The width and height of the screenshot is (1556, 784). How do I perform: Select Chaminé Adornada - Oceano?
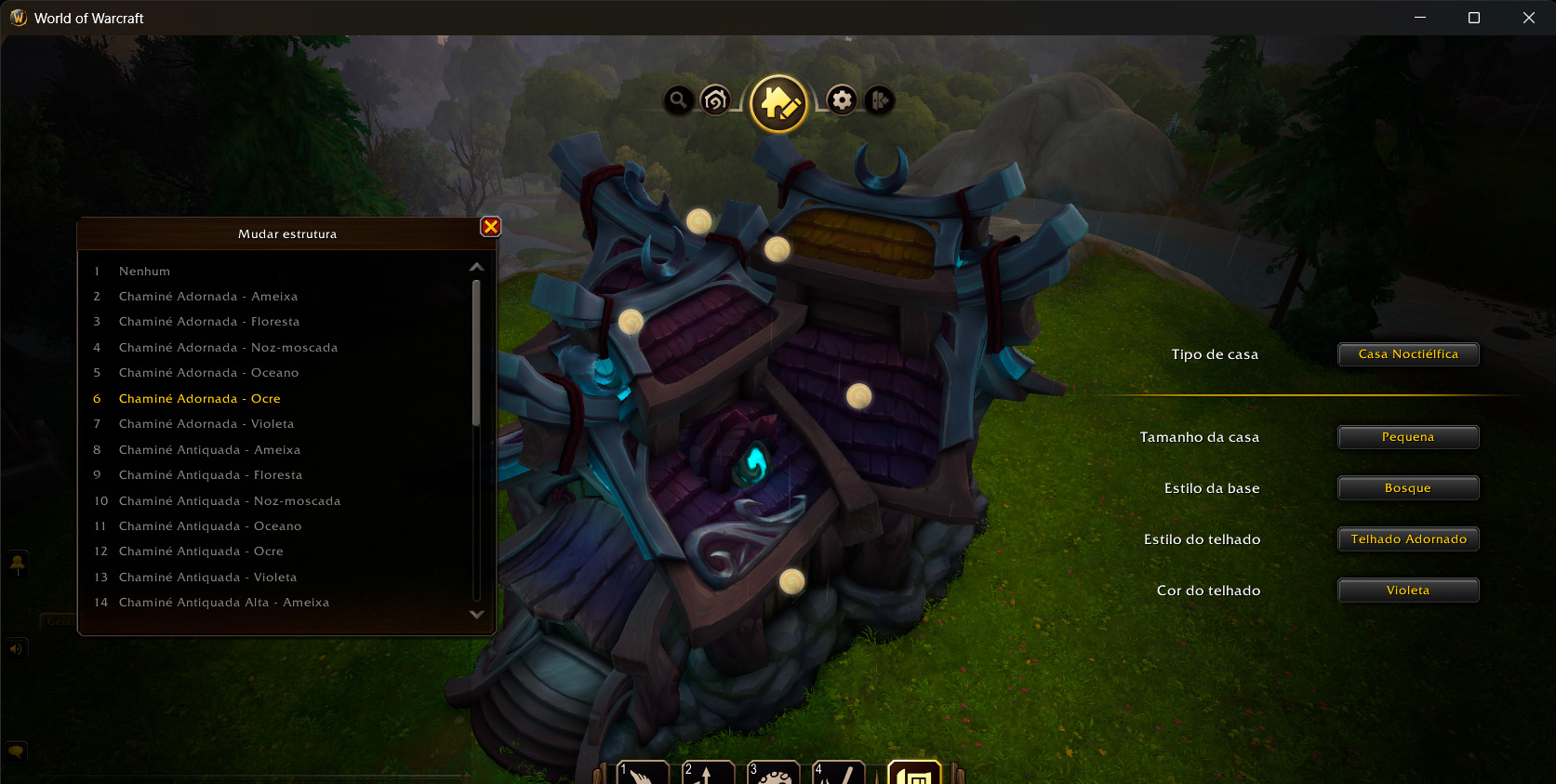(x=208, y=373)
